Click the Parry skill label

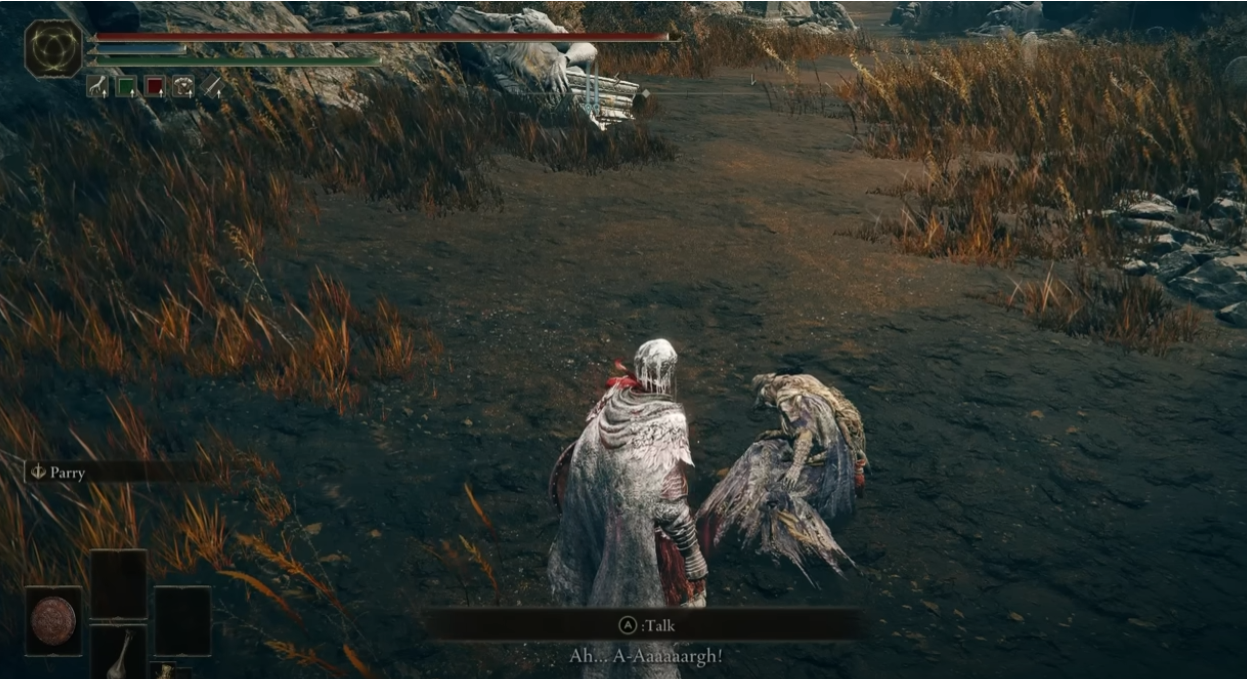pyautogui.click(x=67, y=472)
